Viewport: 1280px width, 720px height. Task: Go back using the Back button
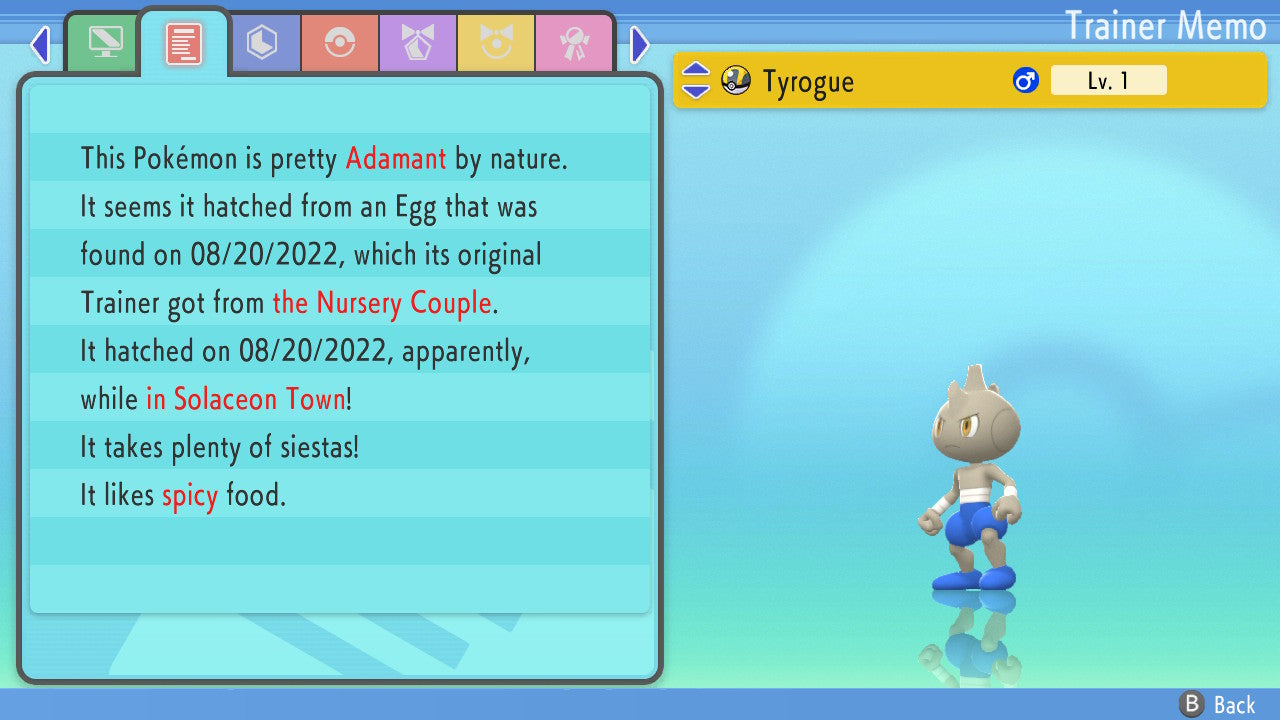pos(1218,705)
